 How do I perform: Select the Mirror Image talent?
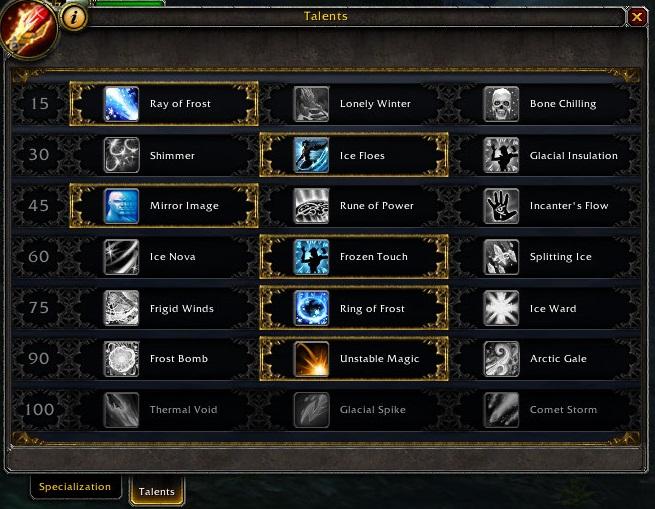[164, 206]
